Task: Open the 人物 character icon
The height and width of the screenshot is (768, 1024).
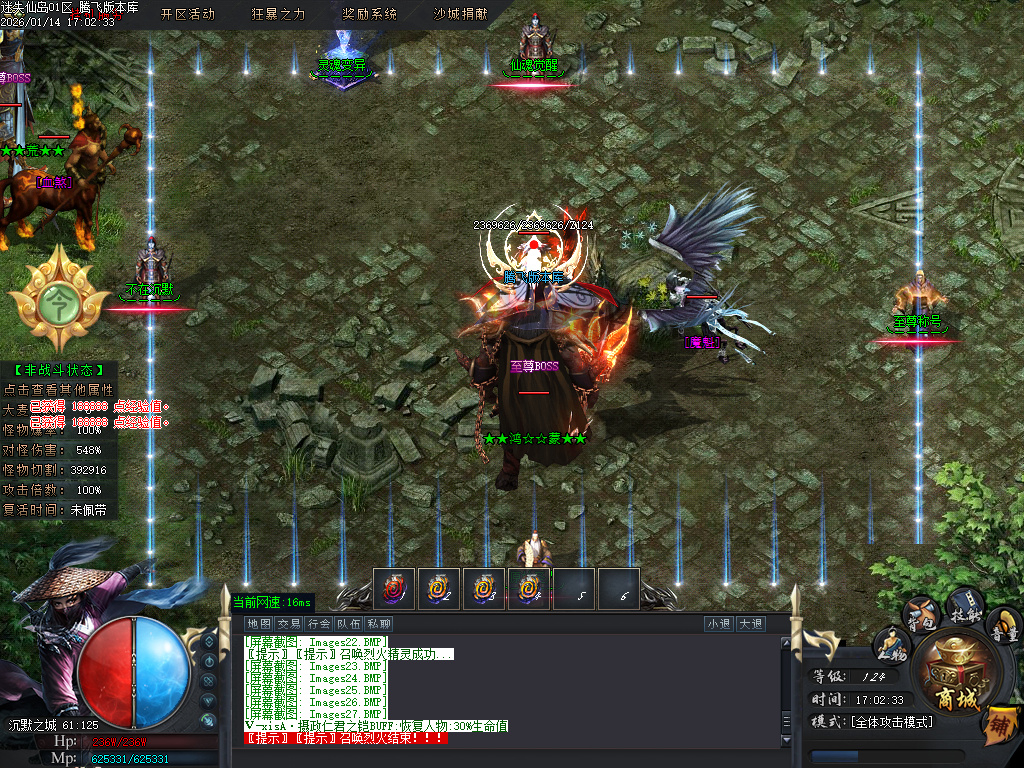Action: tap(892, 645)
